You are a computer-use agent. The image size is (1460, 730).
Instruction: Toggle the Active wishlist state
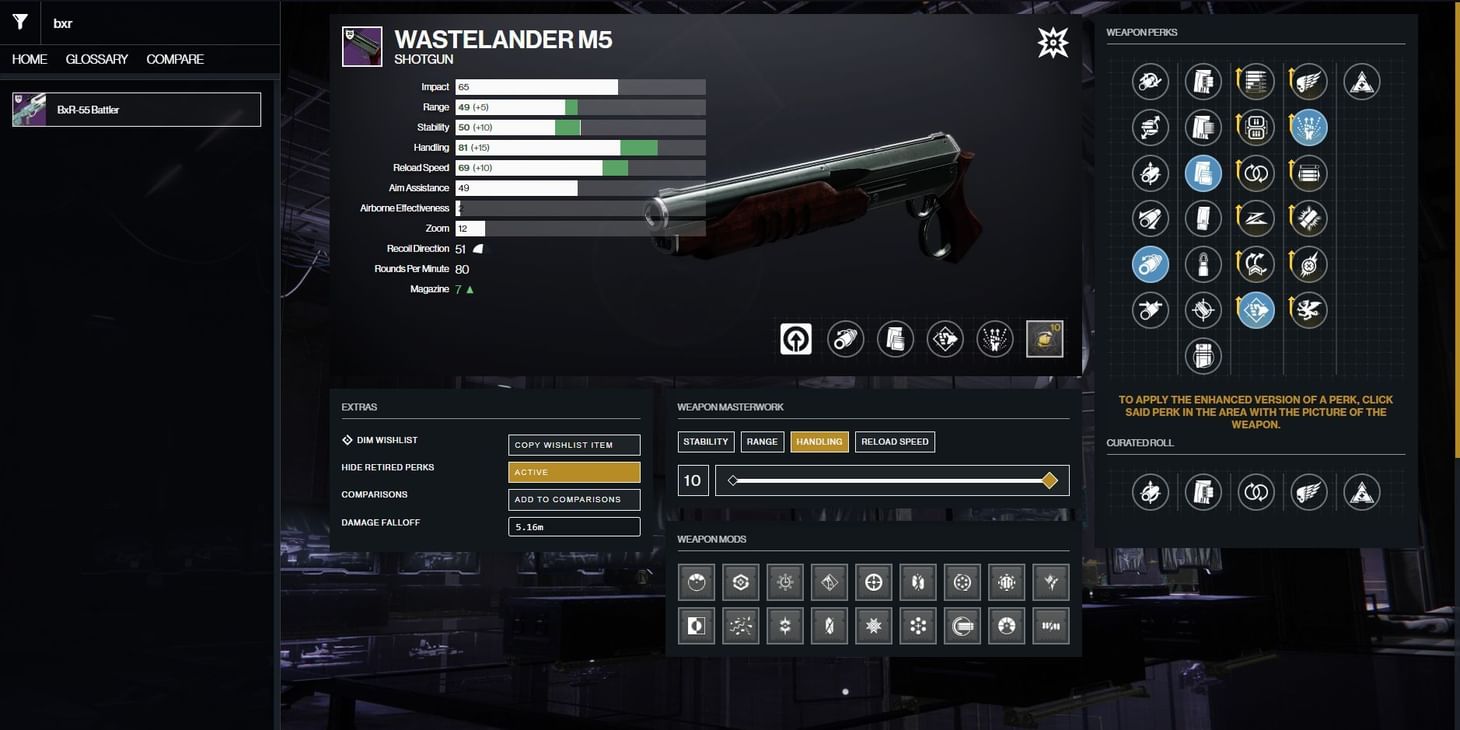574,472
